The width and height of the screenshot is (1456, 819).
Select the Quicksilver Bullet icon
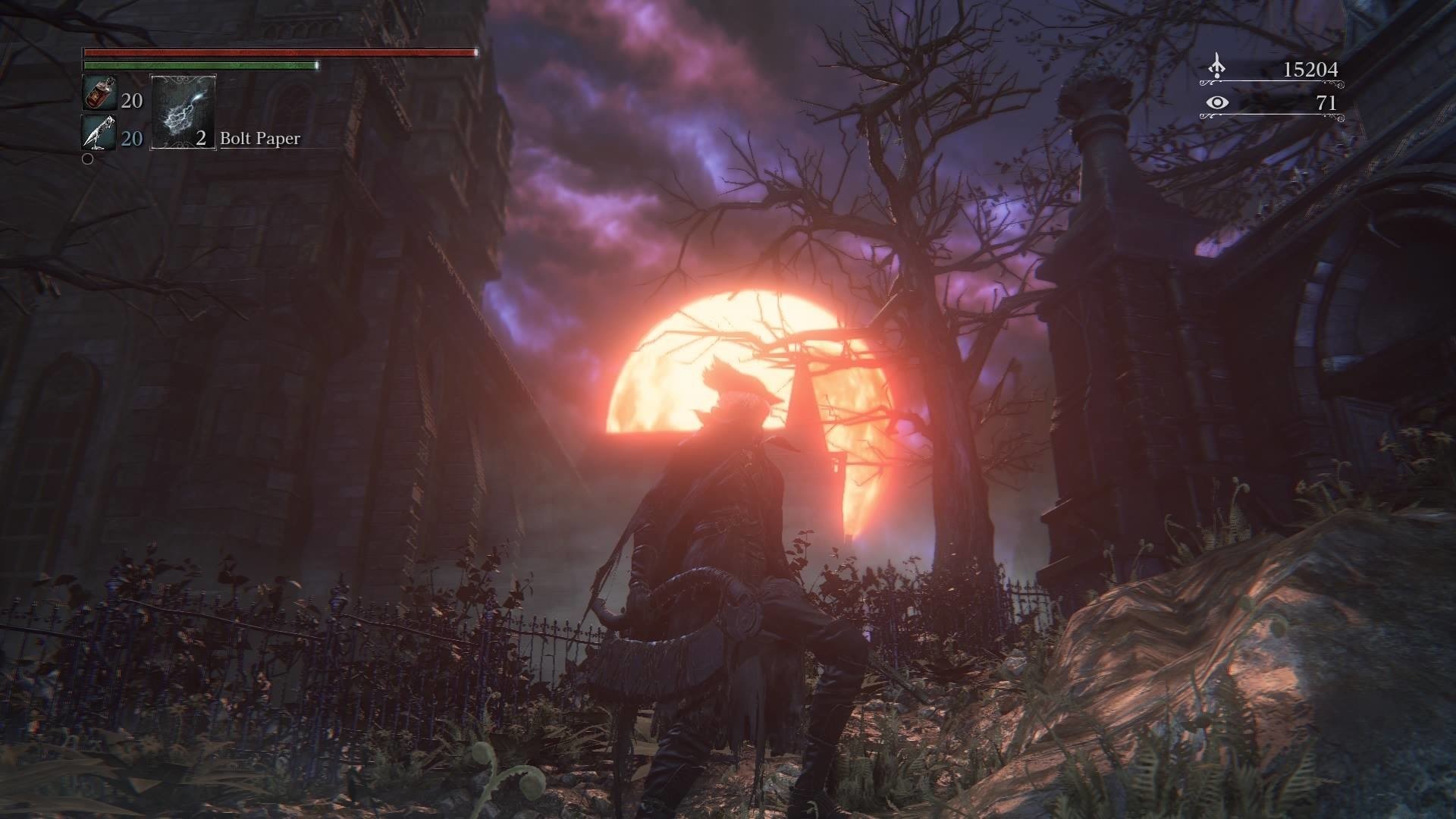(x=99, y=133)
